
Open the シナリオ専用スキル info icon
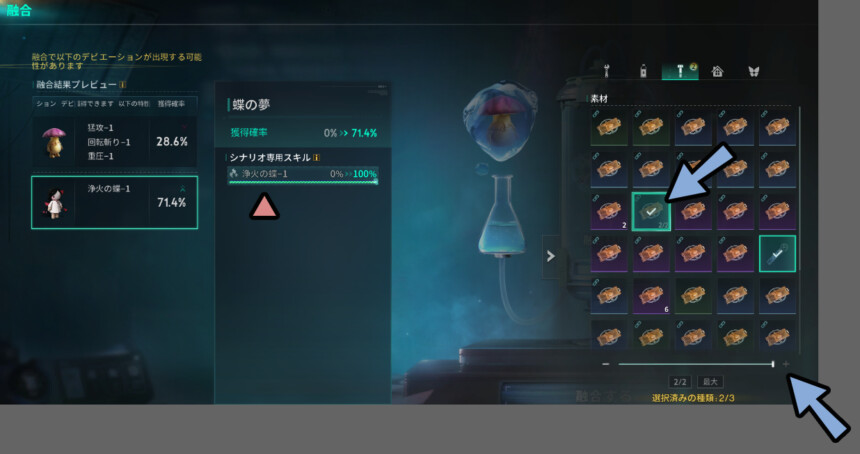point(317,157)
